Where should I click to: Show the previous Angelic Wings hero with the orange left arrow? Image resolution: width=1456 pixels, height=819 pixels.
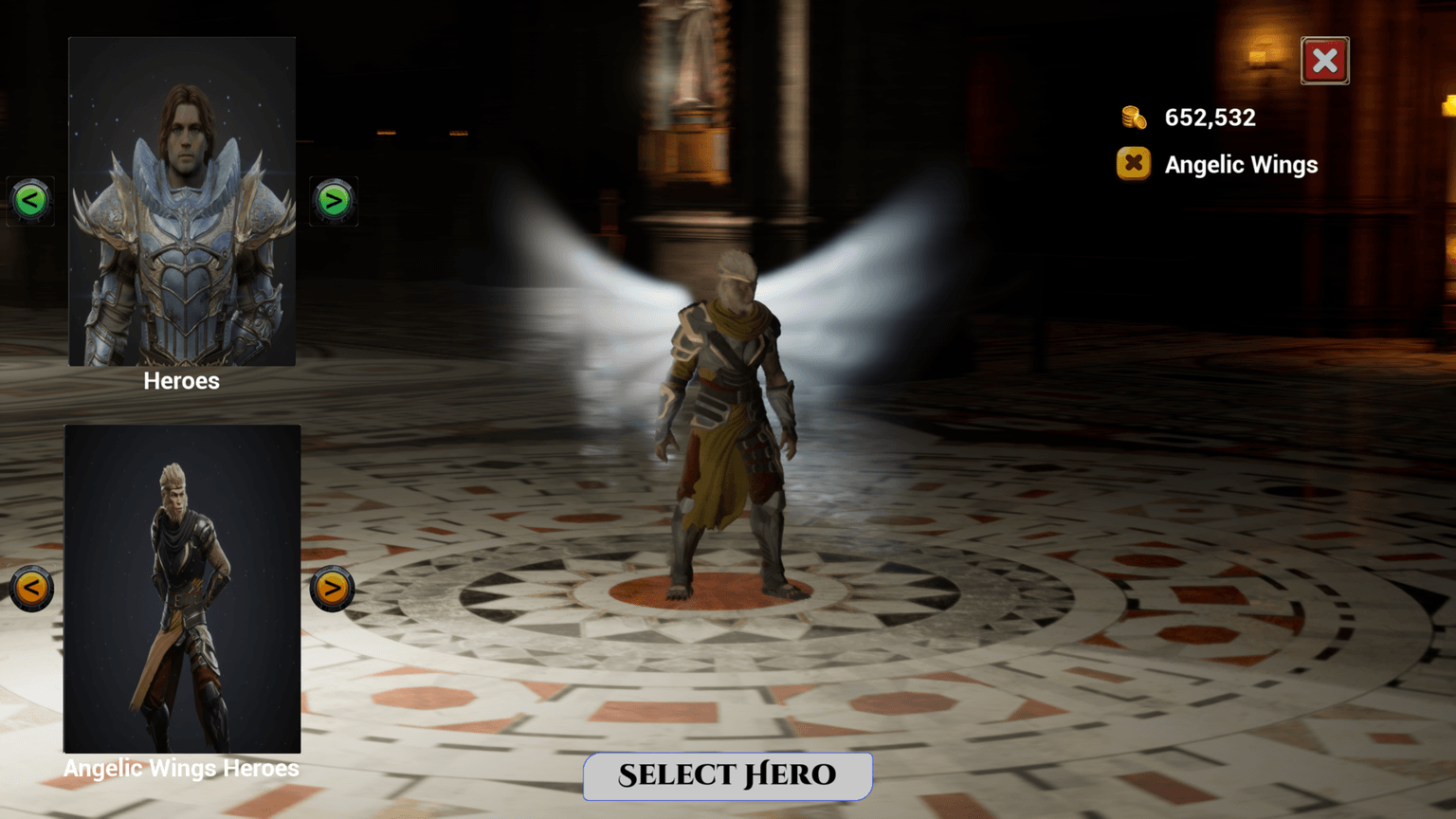(x=29, y=588)
